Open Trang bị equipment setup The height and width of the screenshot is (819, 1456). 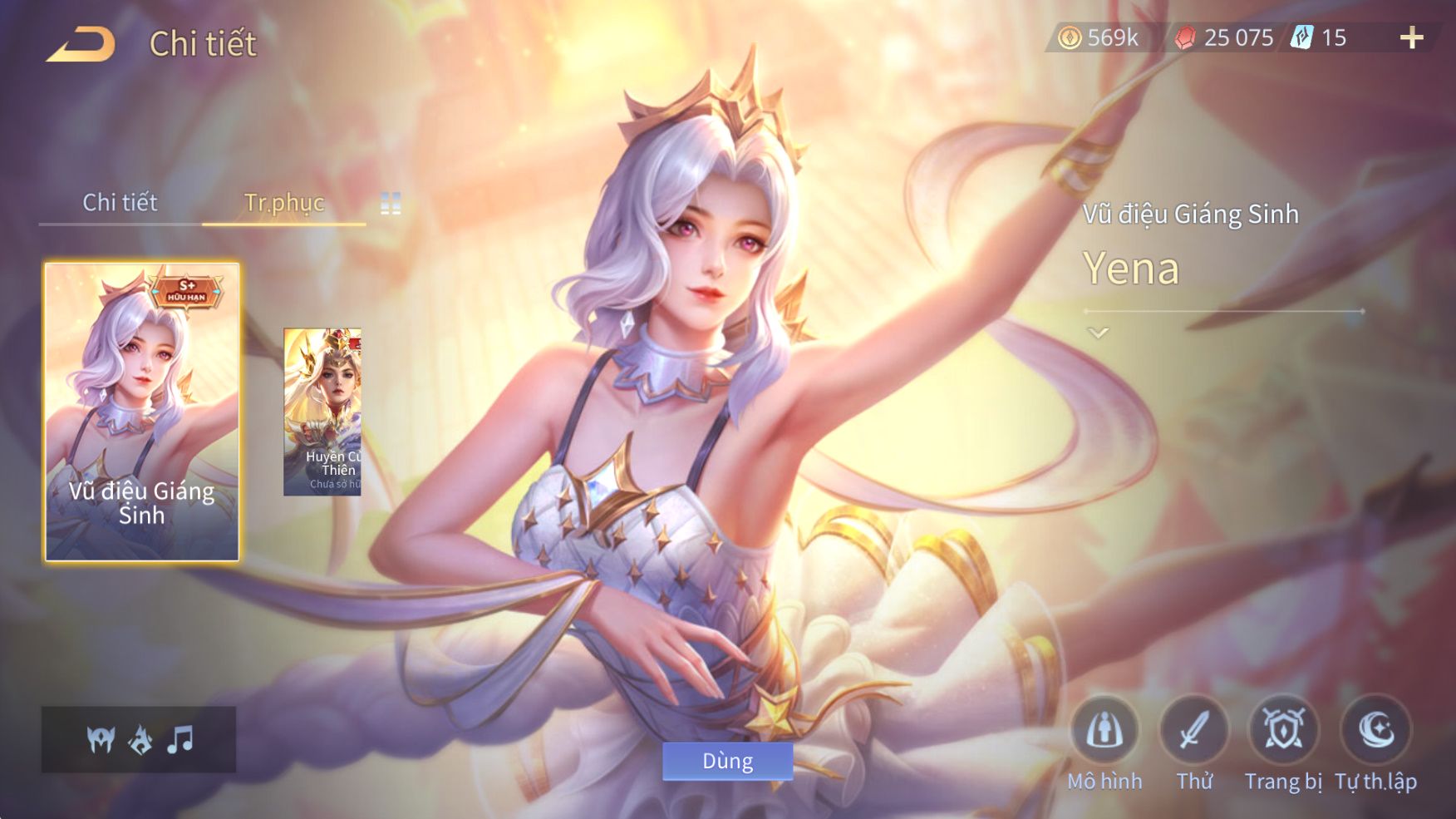1283,731
